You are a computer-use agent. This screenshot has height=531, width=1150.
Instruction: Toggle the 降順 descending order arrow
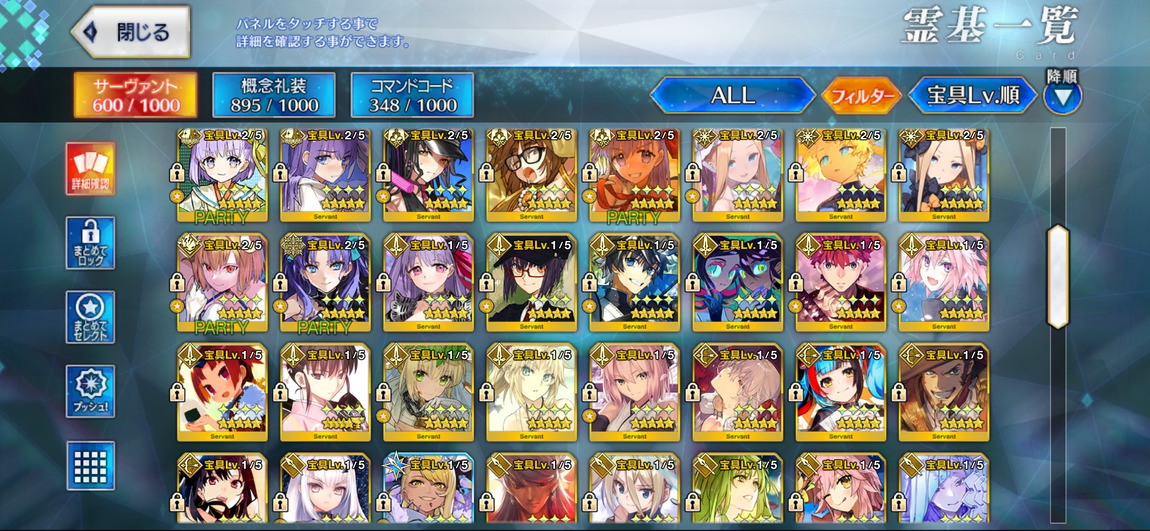coord(1062,96)
